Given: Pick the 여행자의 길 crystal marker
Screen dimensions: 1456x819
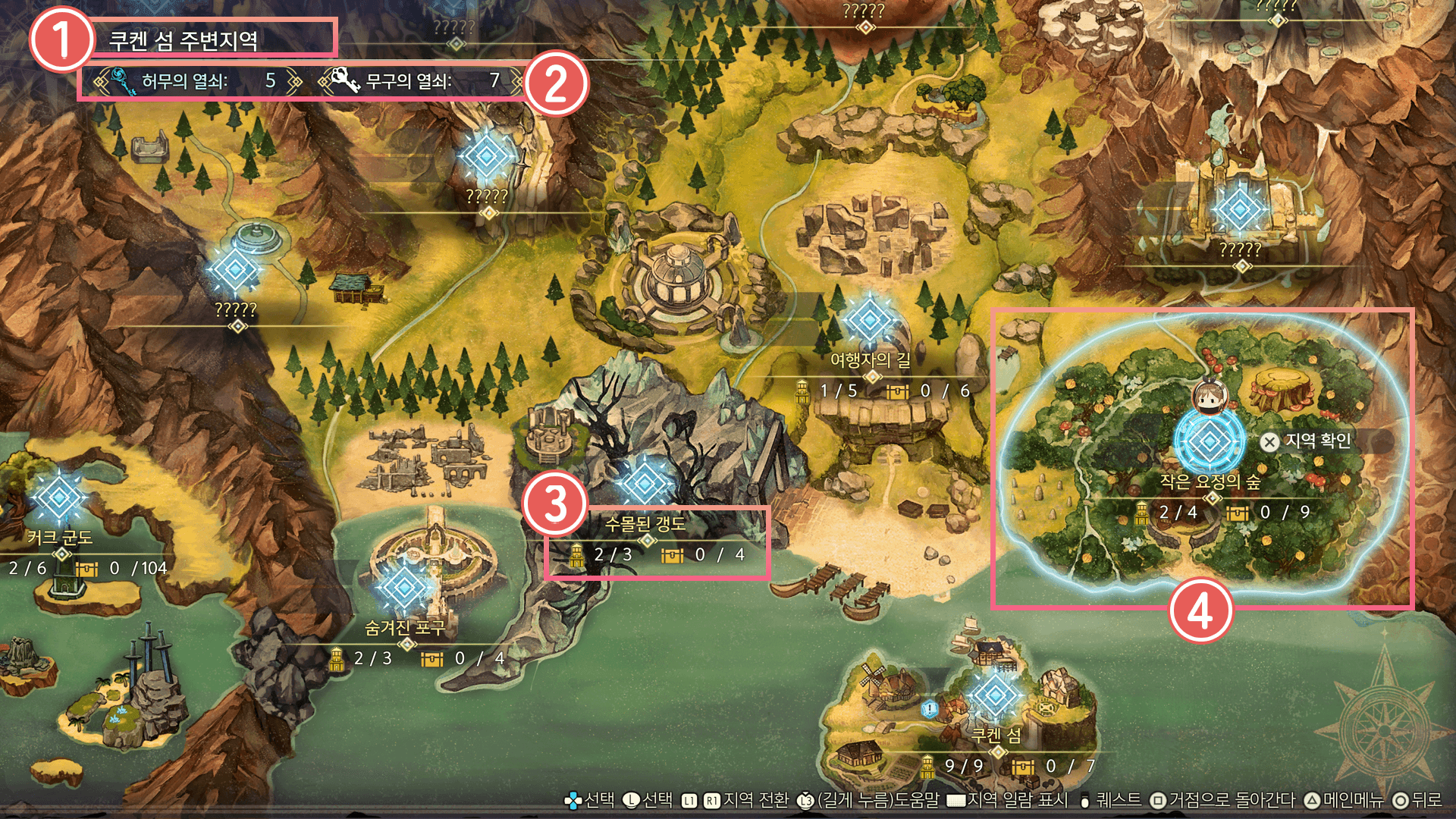Looking at the screenshot, I should pyautogui.click(x=870, y=320).
